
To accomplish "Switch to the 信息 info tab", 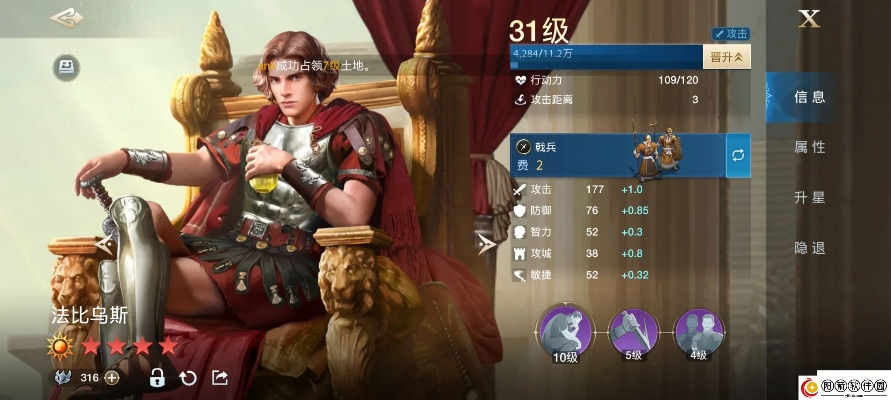I will (809, 97).
